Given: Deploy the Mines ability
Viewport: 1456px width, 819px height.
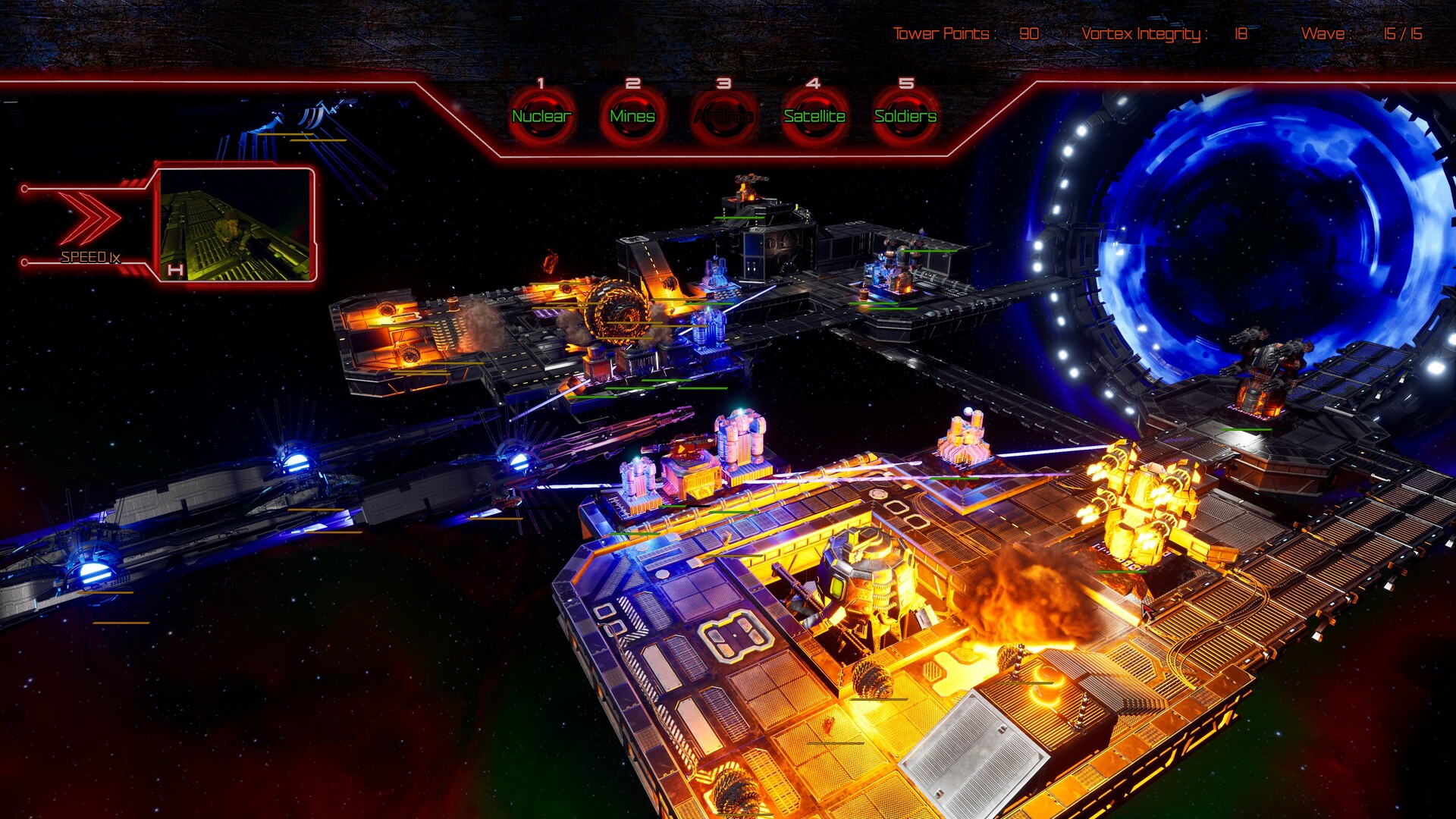Looking at the screenshot, I should tap(632, 116).
